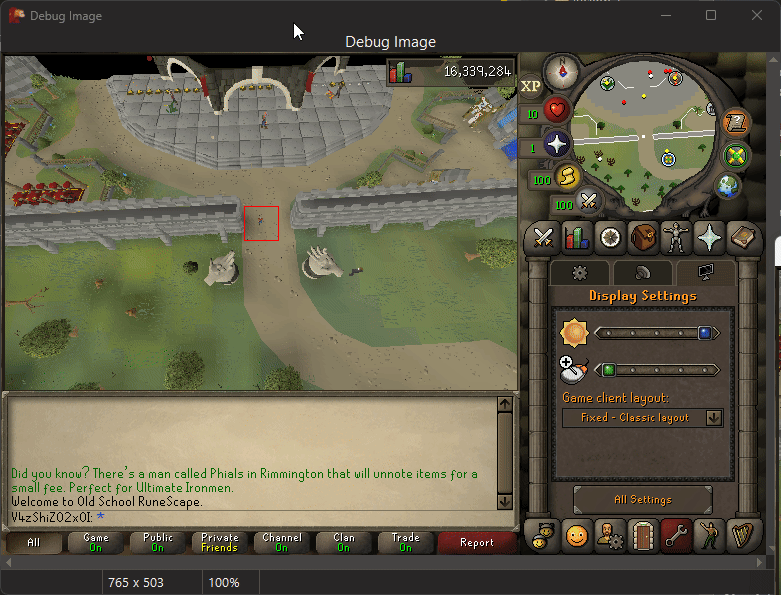Switch to the Audio settings tab
The image size is (781, 595).
(x=642, y=272)
